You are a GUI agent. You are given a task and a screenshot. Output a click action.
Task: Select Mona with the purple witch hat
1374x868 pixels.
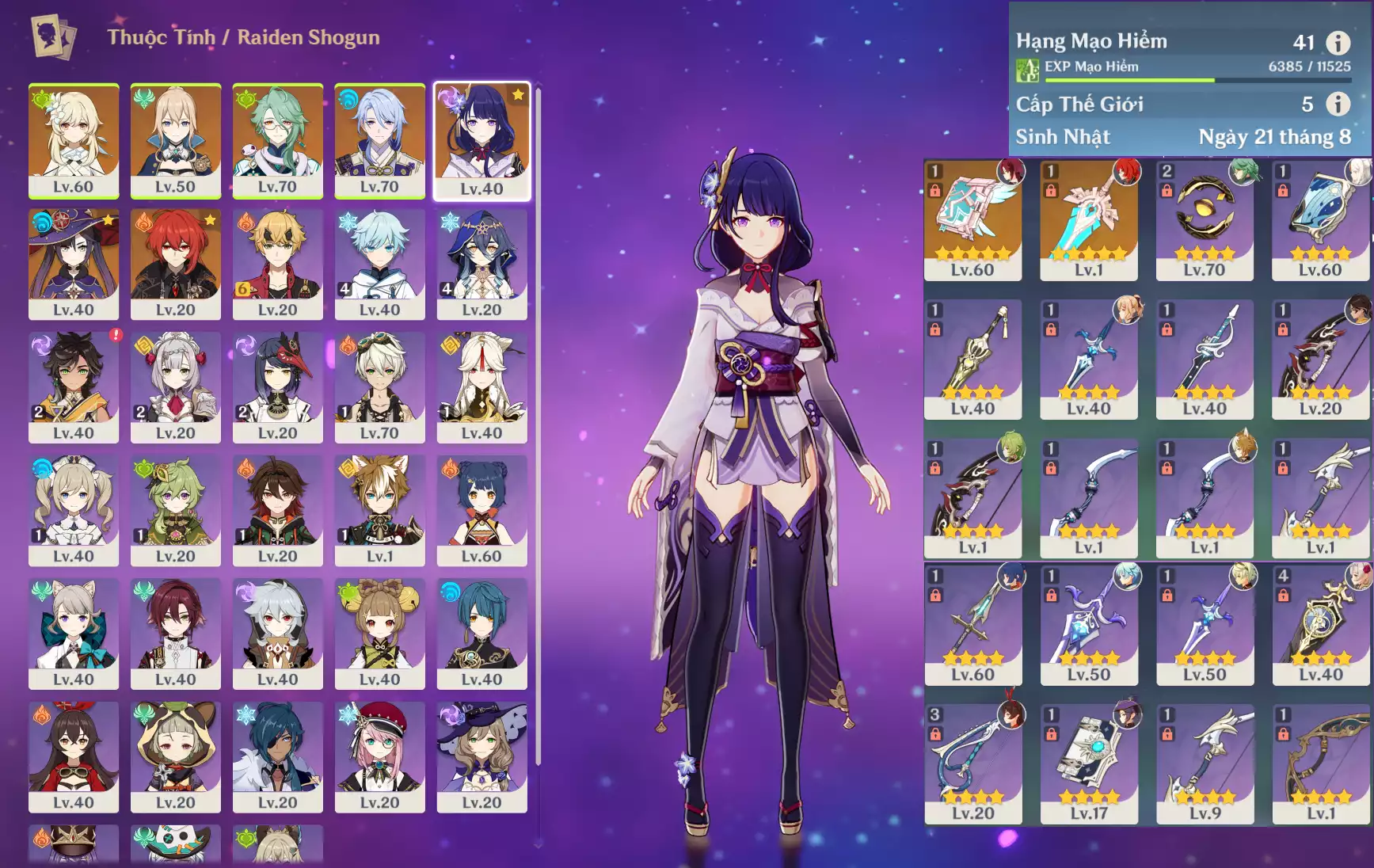click(74, 263)
